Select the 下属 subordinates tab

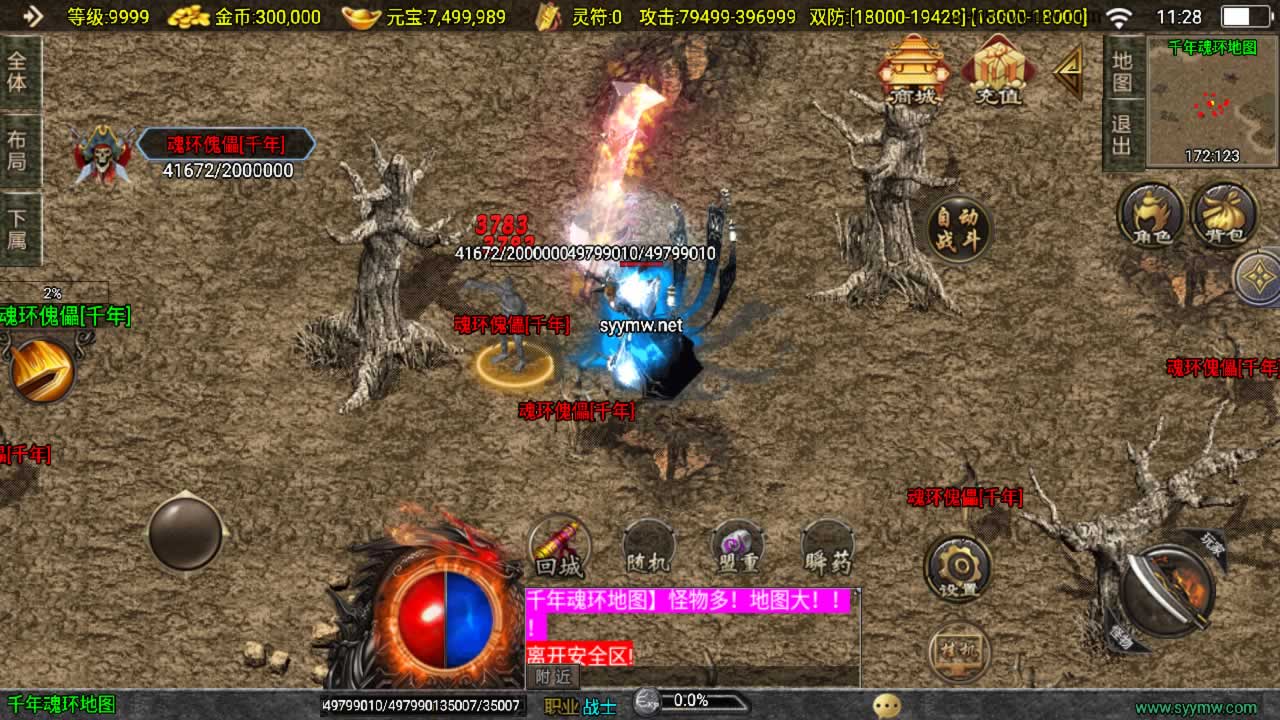pos(18,229)
